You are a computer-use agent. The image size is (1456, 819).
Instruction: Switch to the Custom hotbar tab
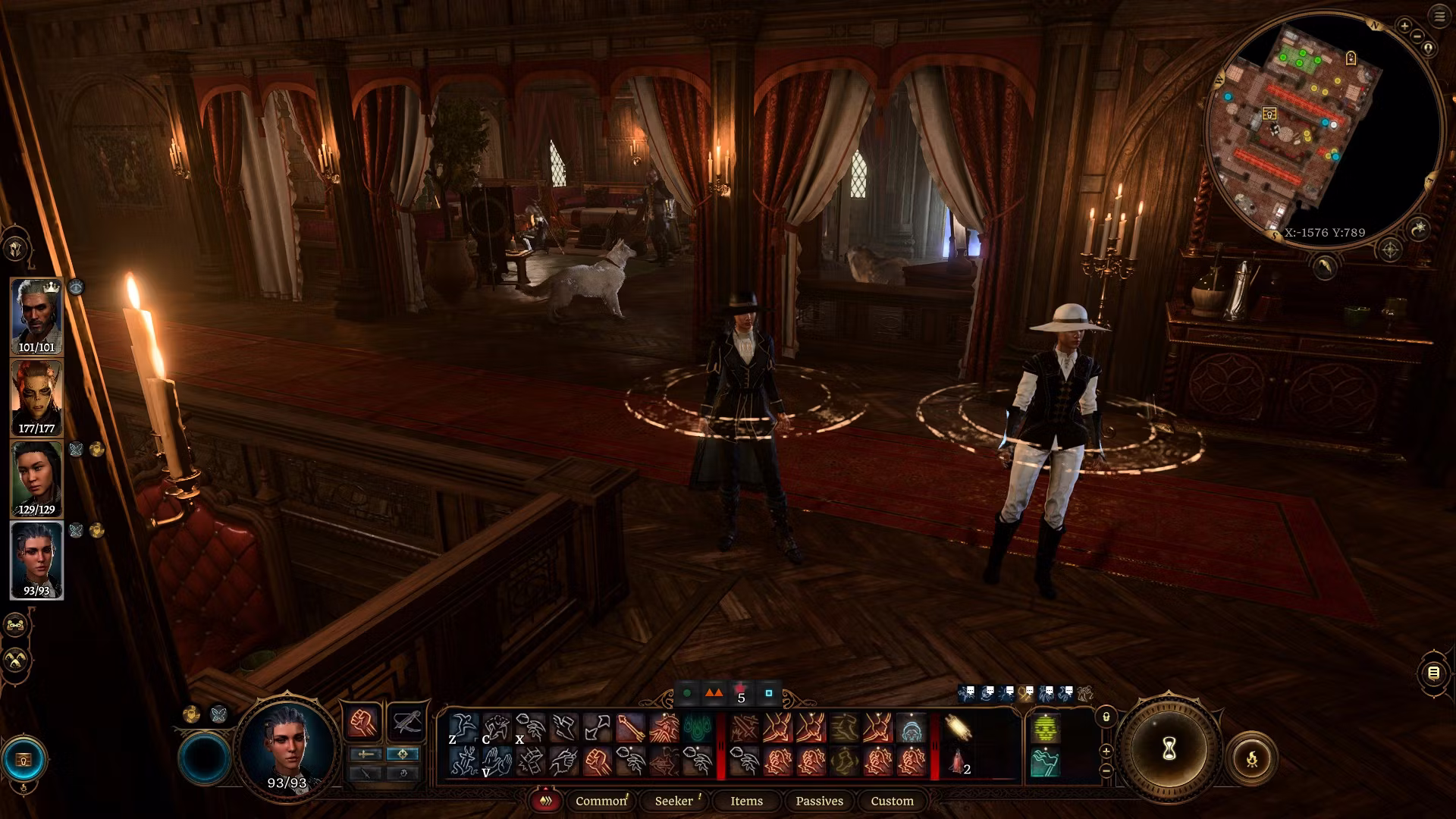(892, 801)
